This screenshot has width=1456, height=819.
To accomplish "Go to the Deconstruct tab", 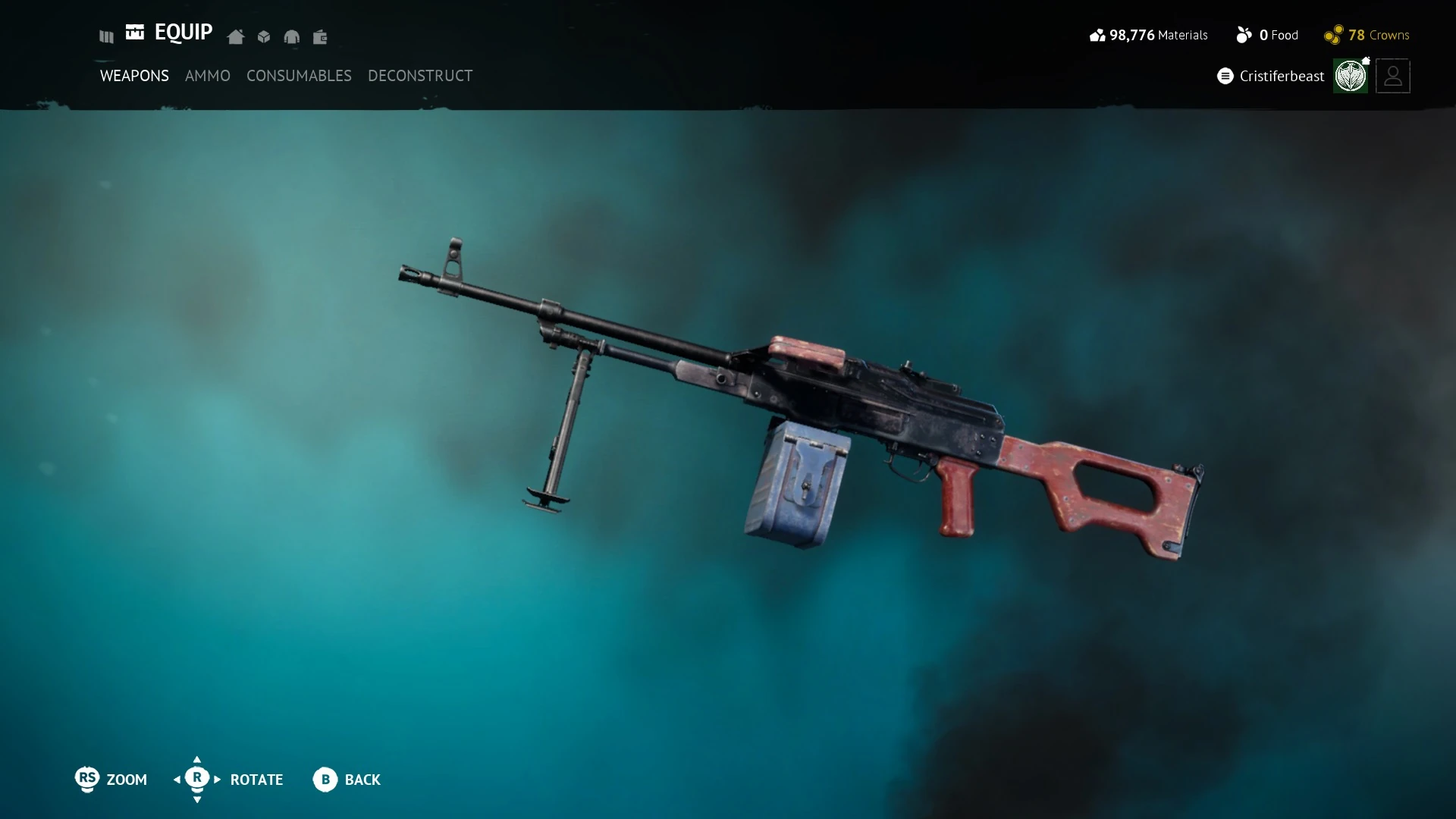I will click(x=420, y=76).
